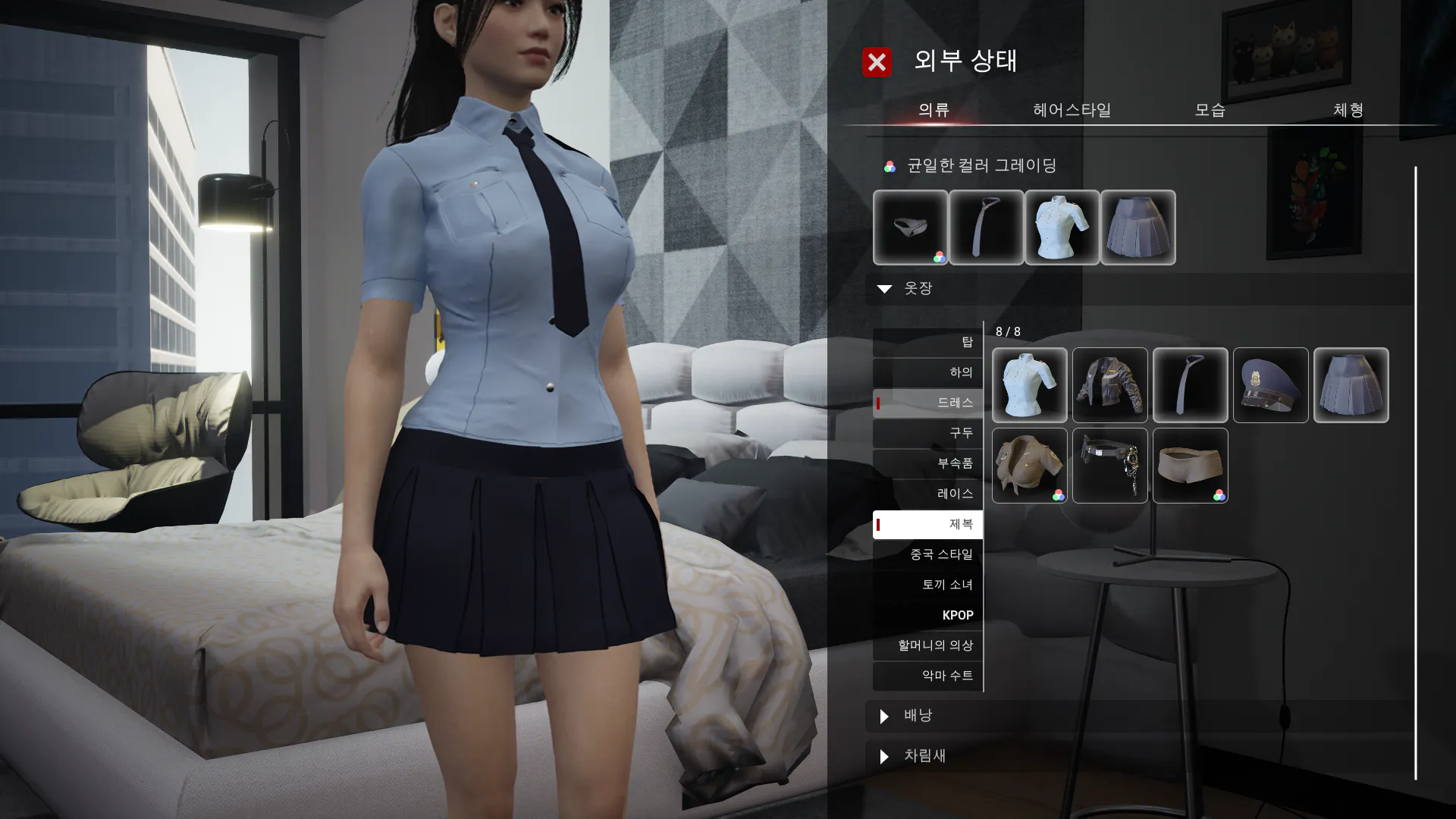Collapse the 옷장 section
Viewport: 1456px width, 819px height.
point(885,289)
